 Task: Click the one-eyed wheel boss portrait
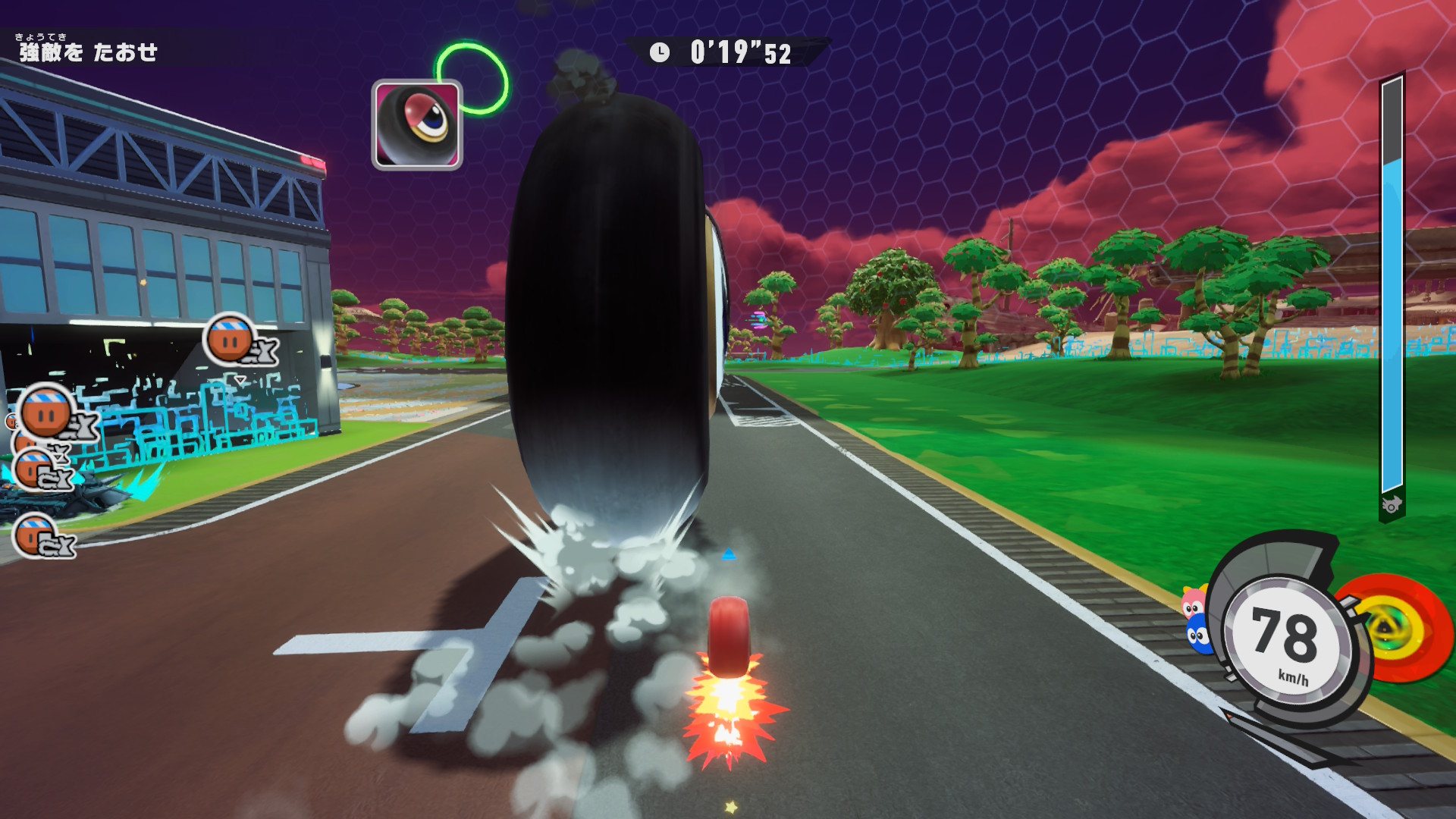(x=417, y=125)
